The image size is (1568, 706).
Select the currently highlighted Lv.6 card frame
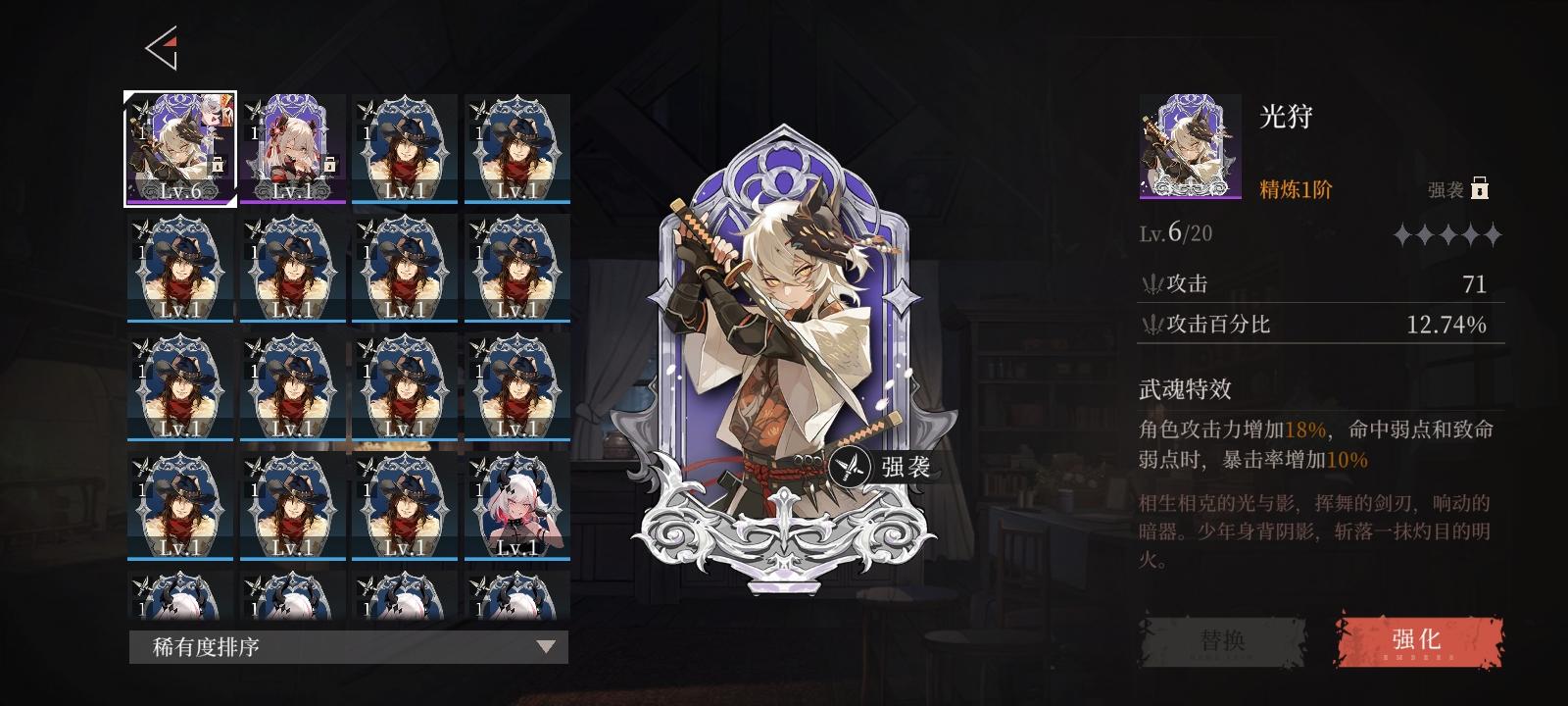(179, 147)
